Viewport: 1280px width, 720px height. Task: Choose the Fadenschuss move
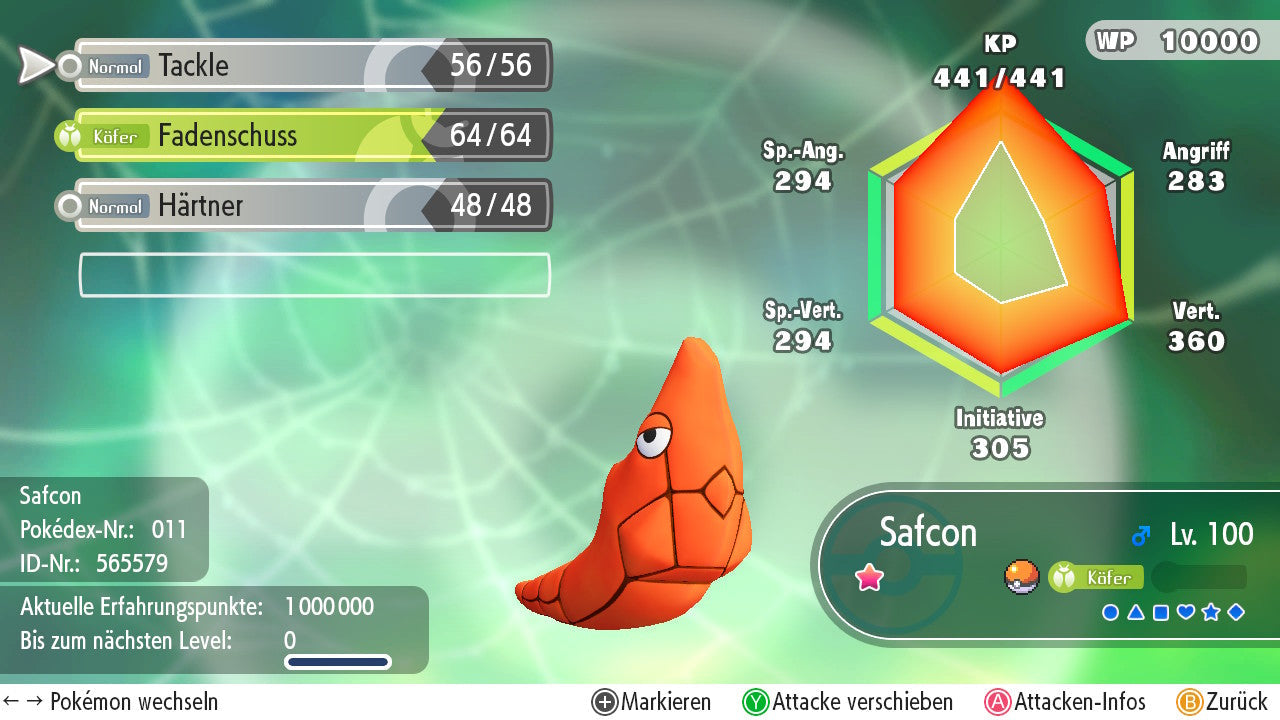coord(312,136)
